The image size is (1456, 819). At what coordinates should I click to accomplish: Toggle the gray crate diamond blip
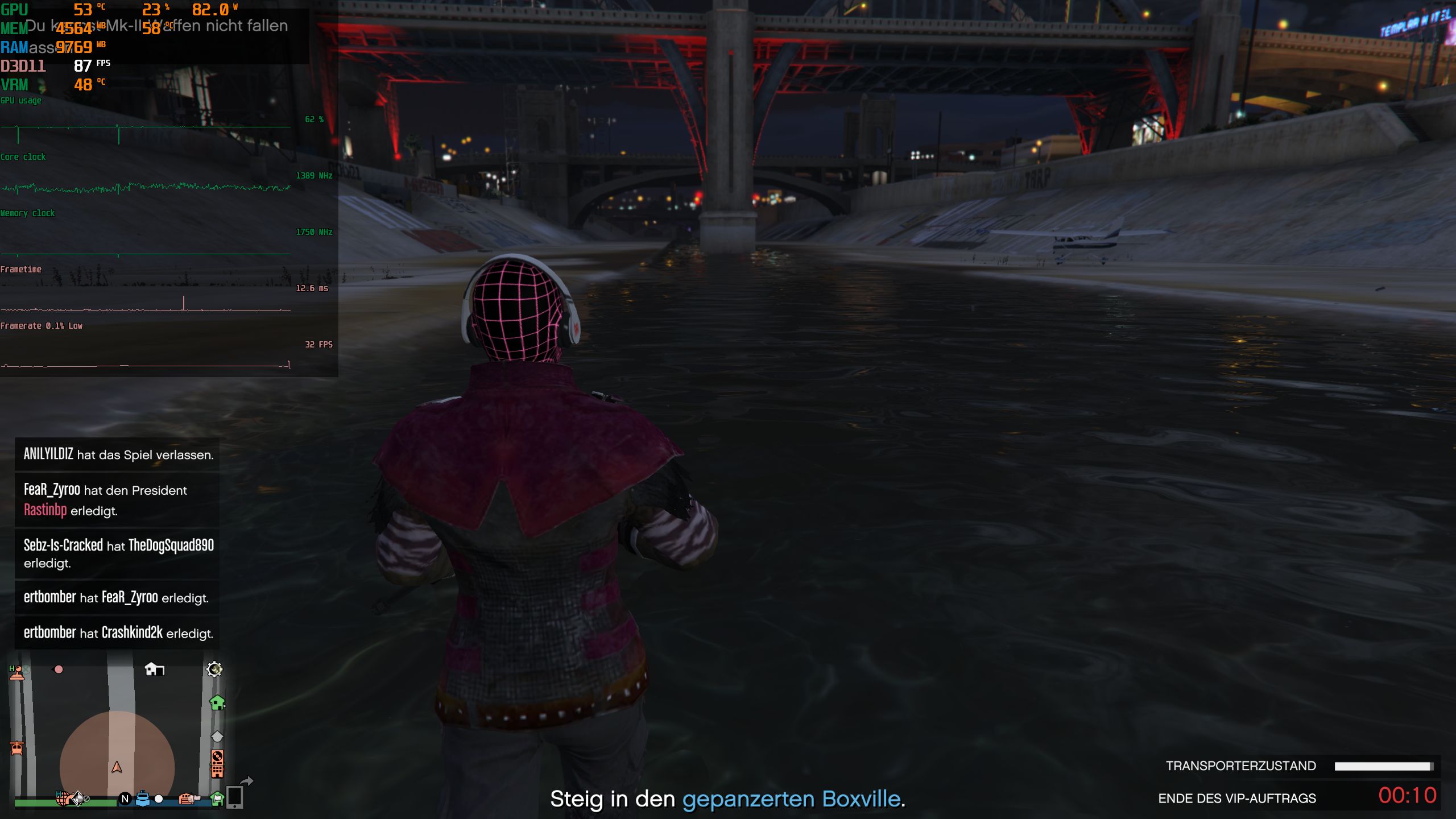[x=216, y=737]
